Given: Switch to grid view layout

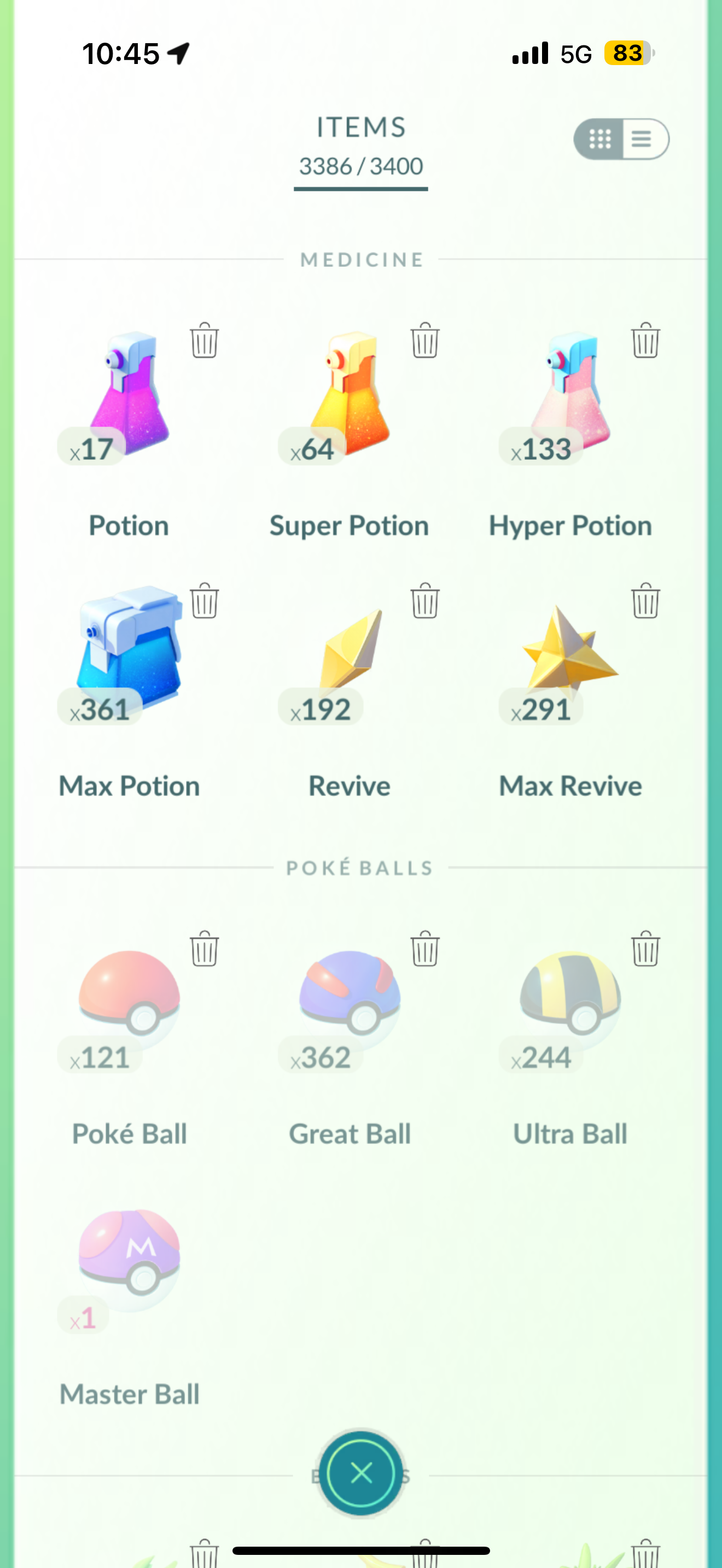Looking at the screenshot, I should tap(599, 140).
